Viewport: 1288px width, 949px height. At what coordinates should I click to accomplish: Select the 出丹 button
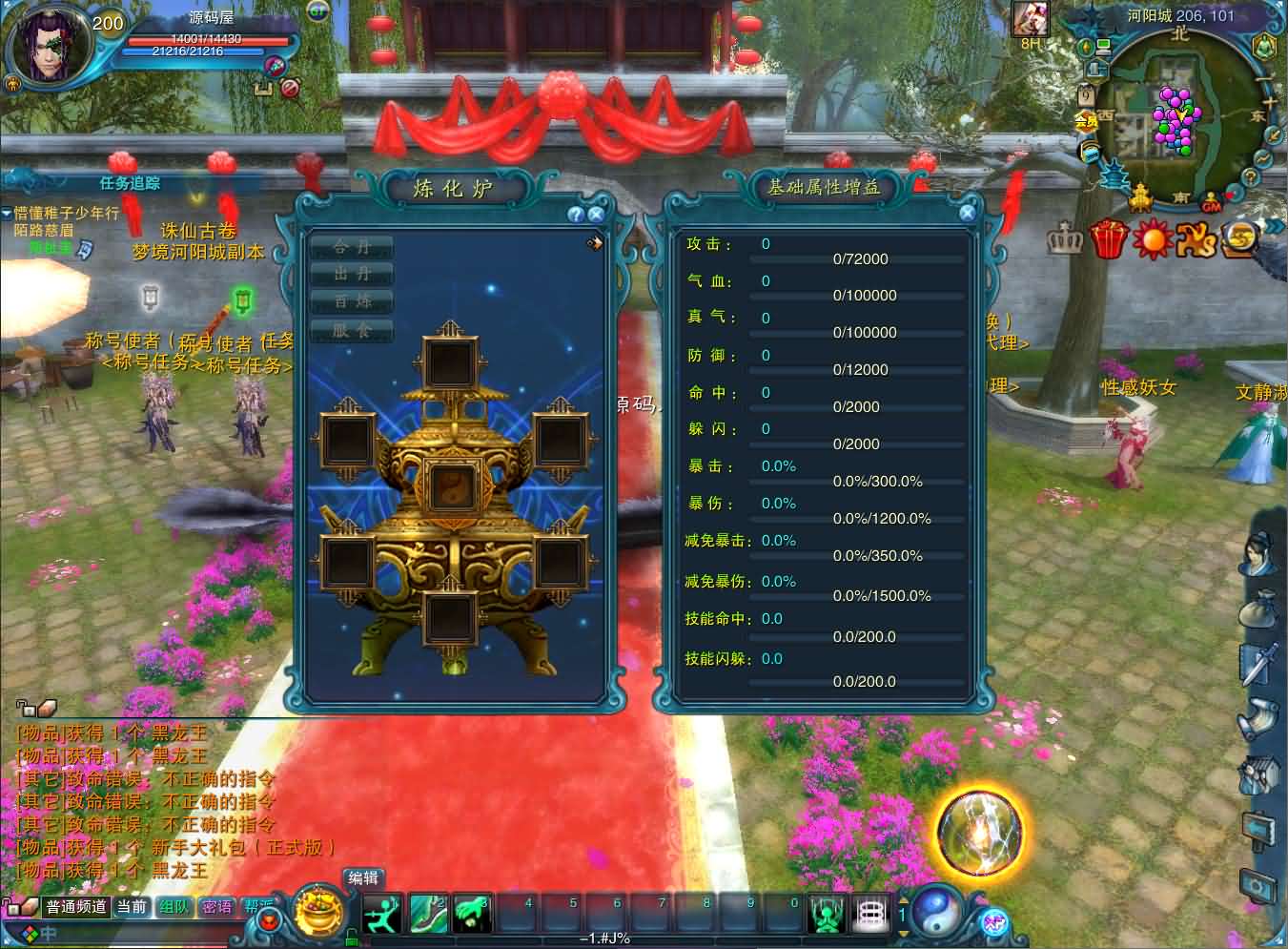pos(352,274)
